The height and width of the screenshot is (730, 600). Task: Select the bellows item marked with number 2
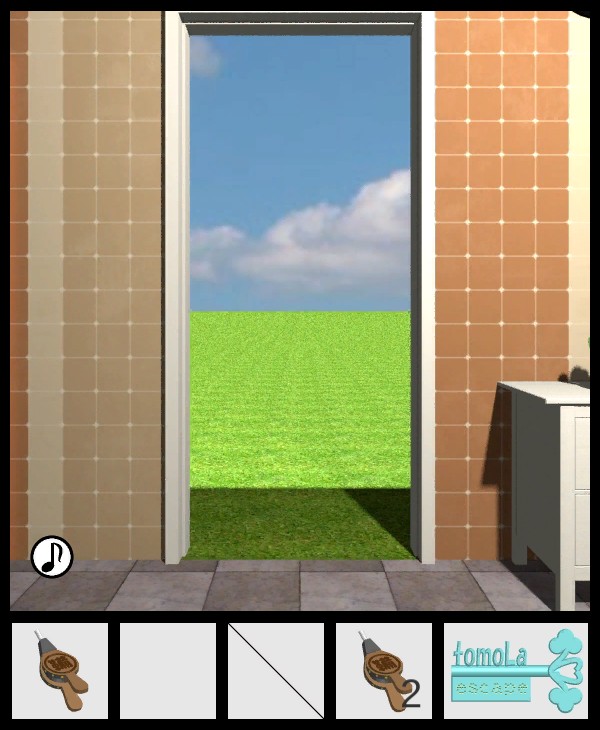click(x=384, y=671)
